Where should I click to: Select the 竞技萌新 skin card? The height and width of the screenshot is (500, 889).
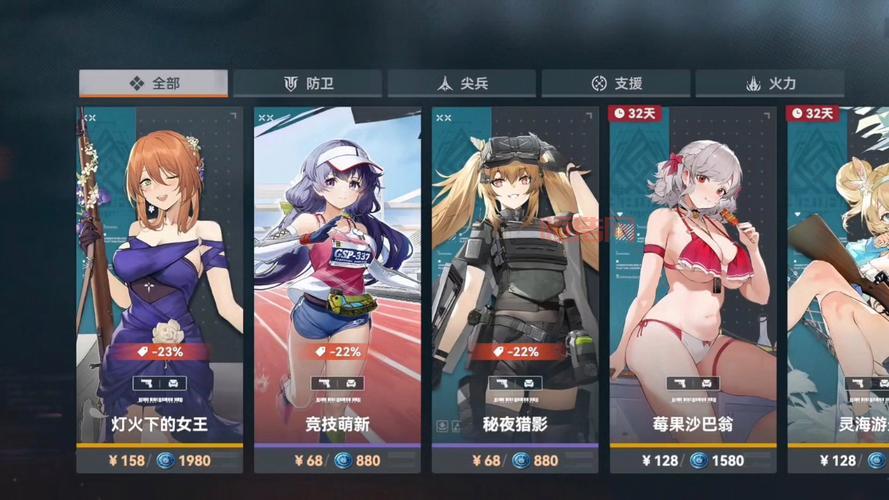(x=337, y=290)
